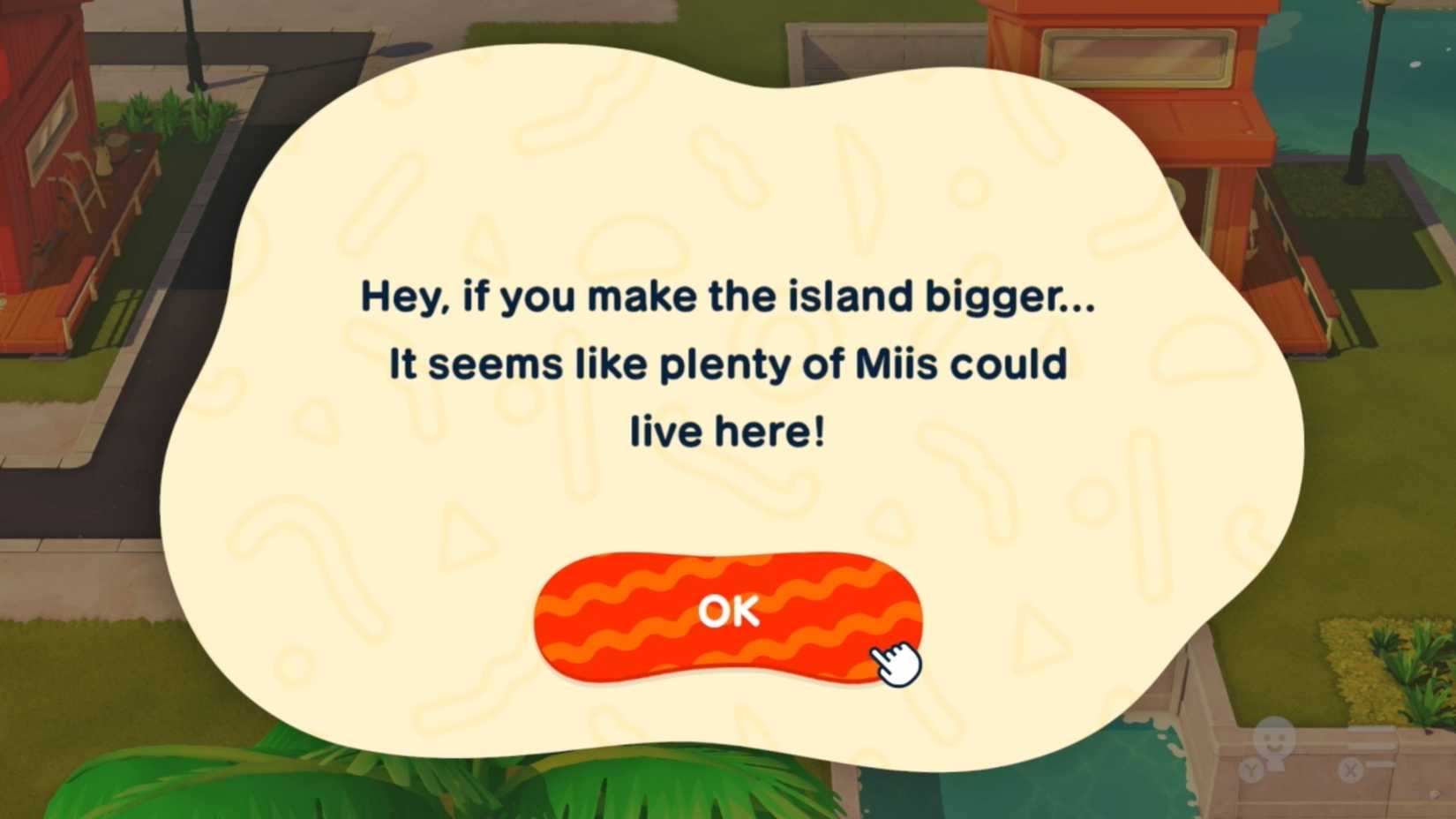Click the X button prompt label
Image resolution: width=1456 pixels, height=819 pixels.
coord(1352,769)
